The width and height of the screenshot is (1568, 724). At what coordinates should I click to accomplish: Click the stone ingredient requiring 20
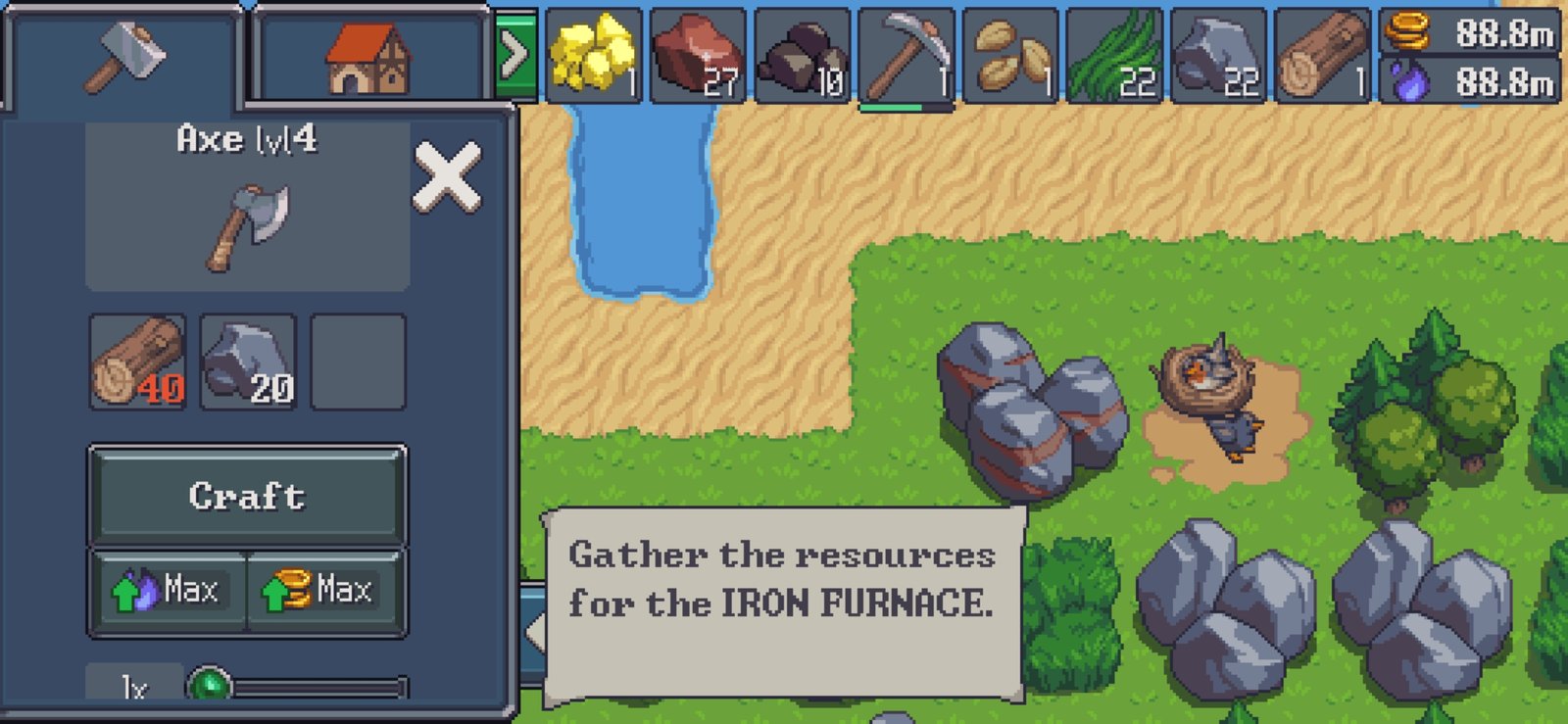248,362
